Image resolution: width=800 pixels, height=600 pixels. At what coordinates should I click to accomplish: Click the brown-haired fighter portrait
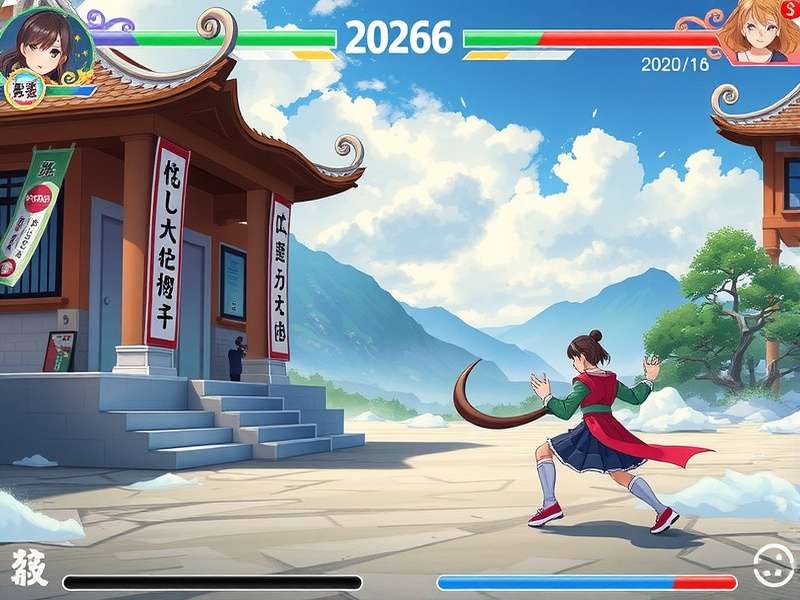click(x=42, y=42)
